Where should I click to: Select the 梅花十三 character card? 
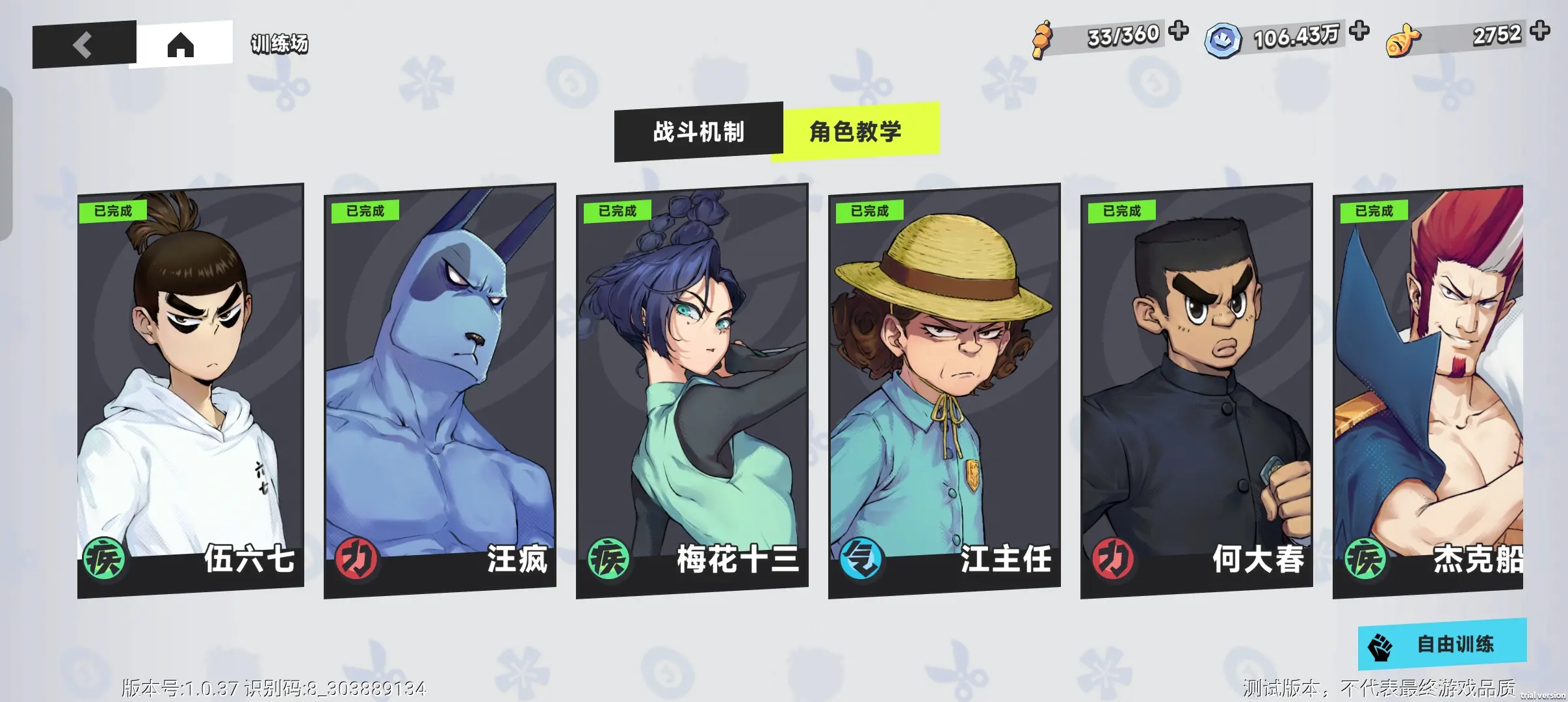point(692,390)
